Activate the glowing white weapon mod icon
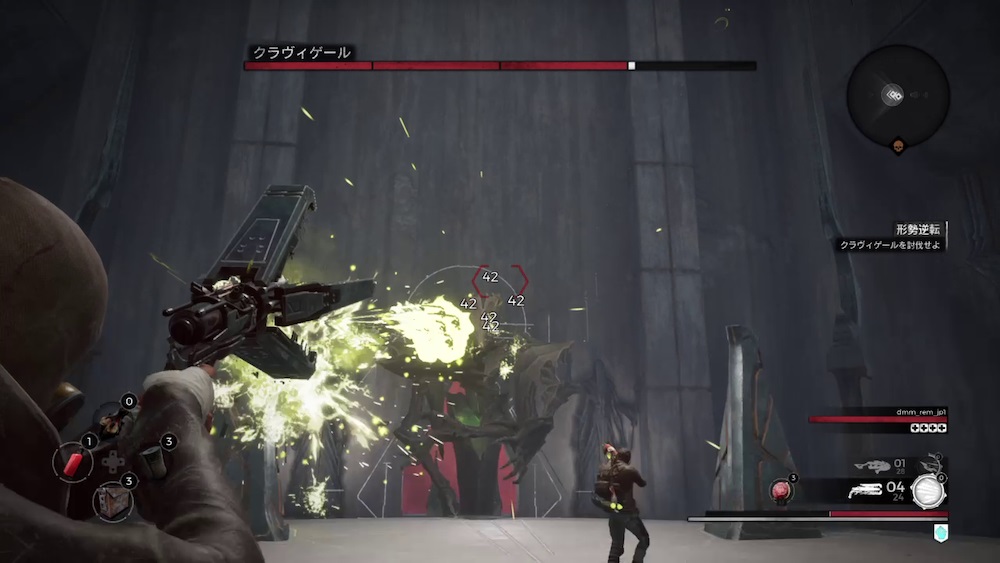1000x563 pixels. pyautogui.click(x=929, y=491)
